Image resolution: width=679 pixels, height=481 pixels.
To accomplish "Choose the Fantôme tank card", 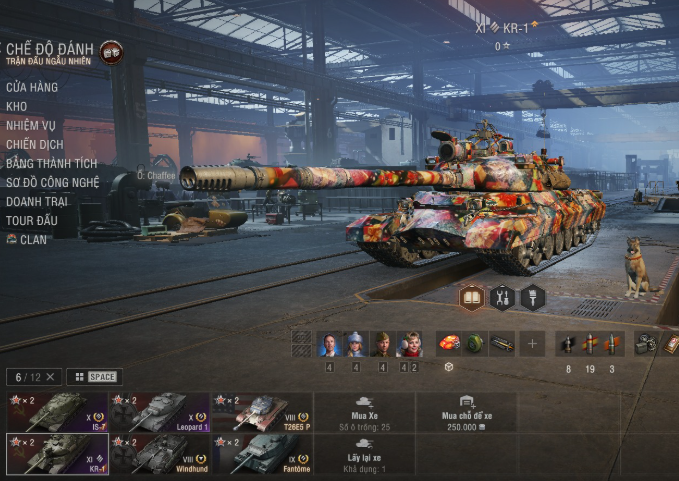I will pyautogui.click(x=261, y=454).
